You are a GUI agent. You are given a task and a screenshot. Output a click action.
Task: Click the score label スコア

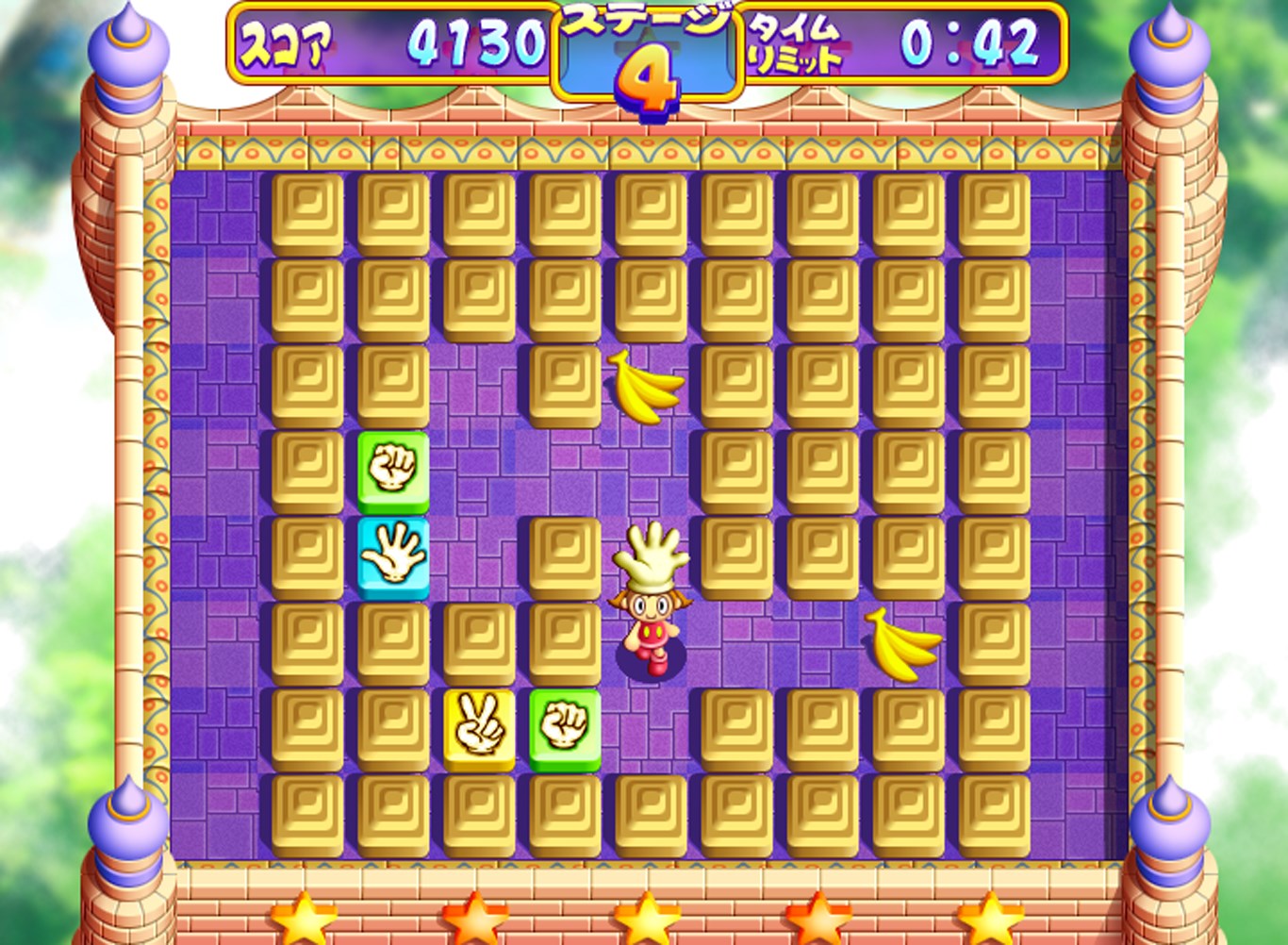(x=285, y=40)
